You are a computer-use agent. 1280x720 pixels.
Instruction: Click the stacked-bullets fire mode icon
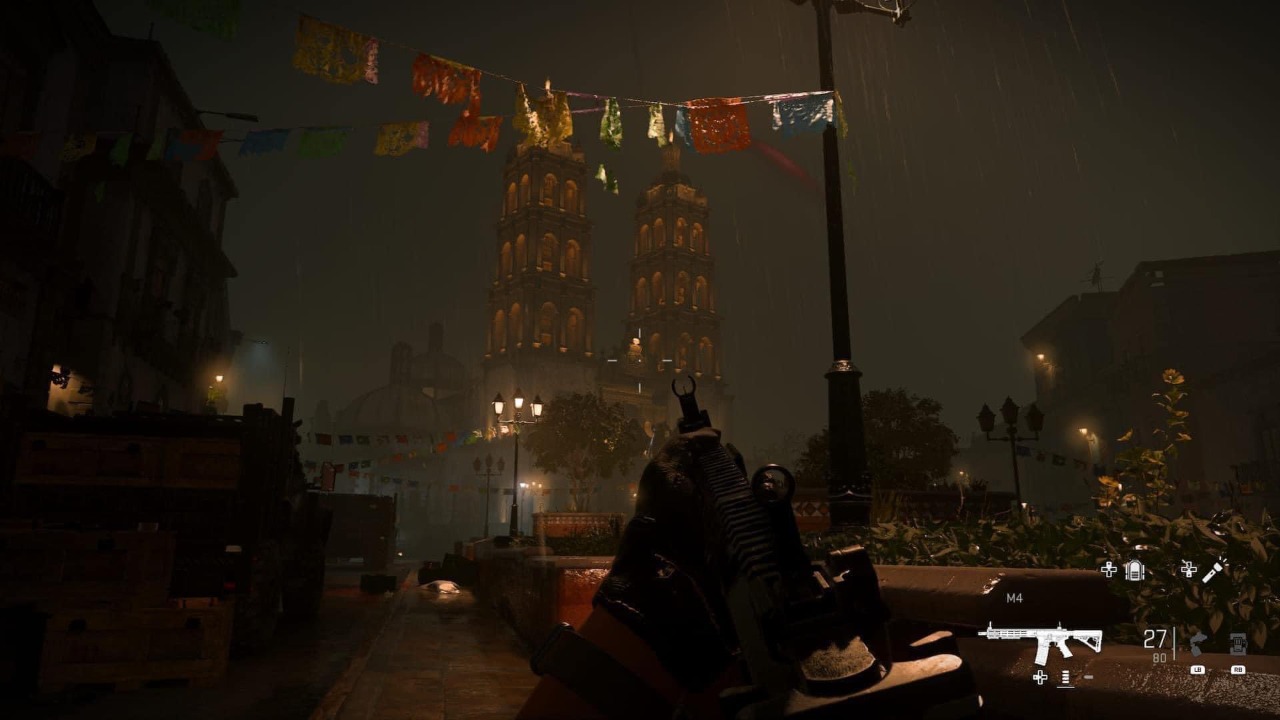click(x=1066, y=678)
